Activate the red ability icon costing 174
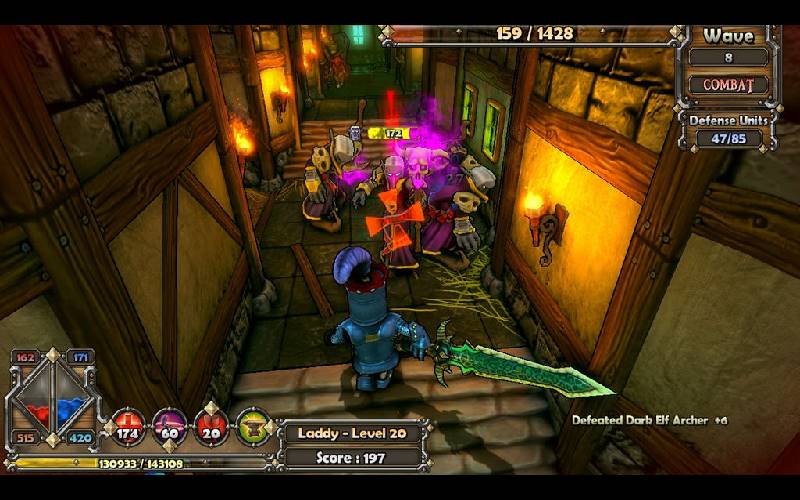Screen dimensions: 800x500 pyautogui.click(x=128, y=427)
